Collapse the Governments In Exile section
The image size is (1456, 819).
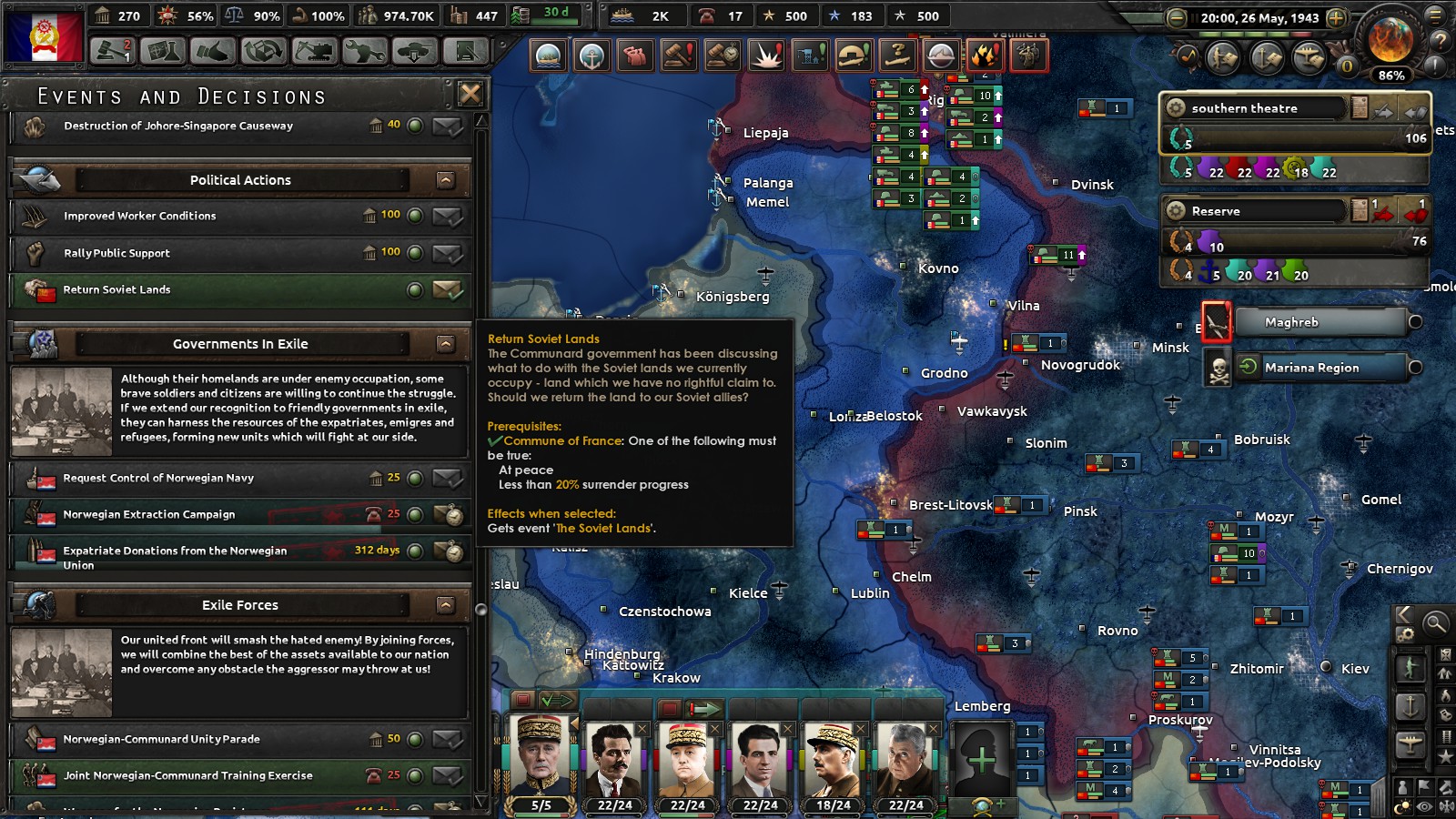(x=445, y=344)
